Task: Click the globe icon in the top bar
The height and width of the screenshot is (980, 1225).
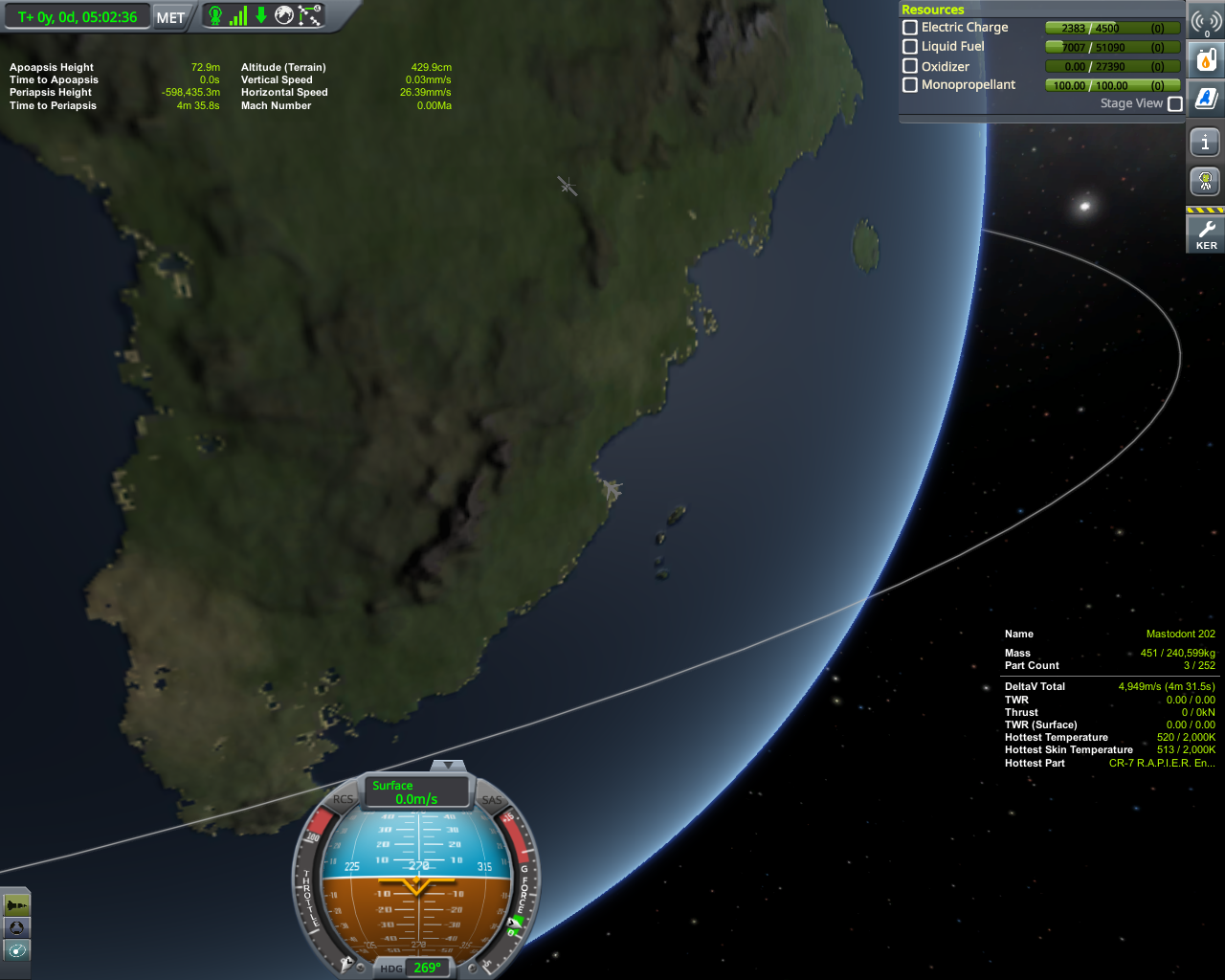Action: click(284, 15)
